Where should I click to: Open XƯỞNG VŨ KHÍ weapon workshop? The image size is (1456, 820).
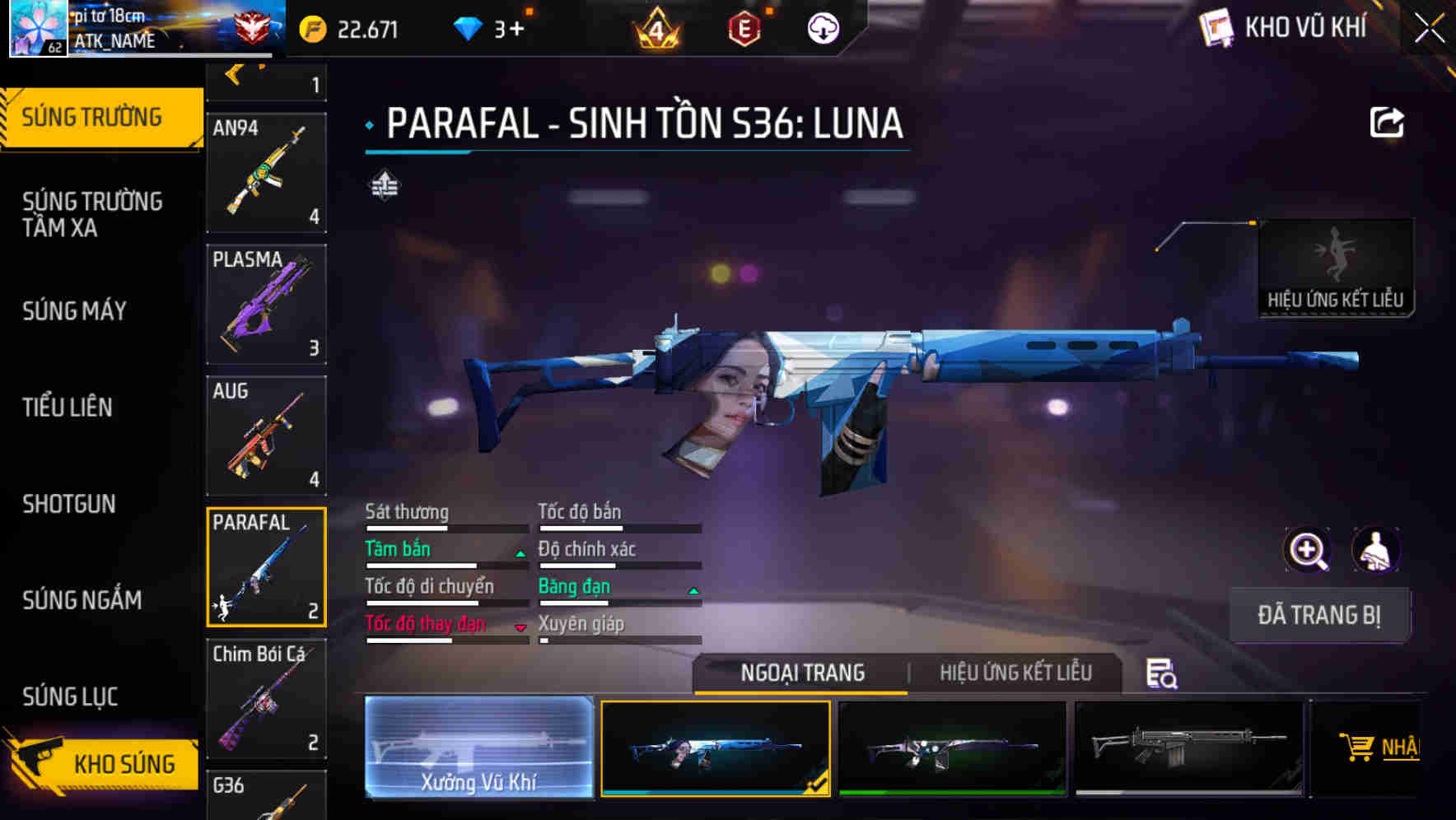(478, 748)
